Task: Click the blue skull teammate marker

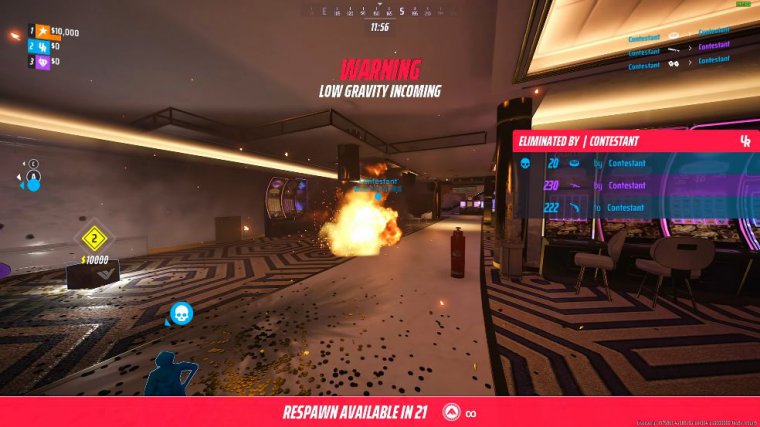Action: click(181, 314)
